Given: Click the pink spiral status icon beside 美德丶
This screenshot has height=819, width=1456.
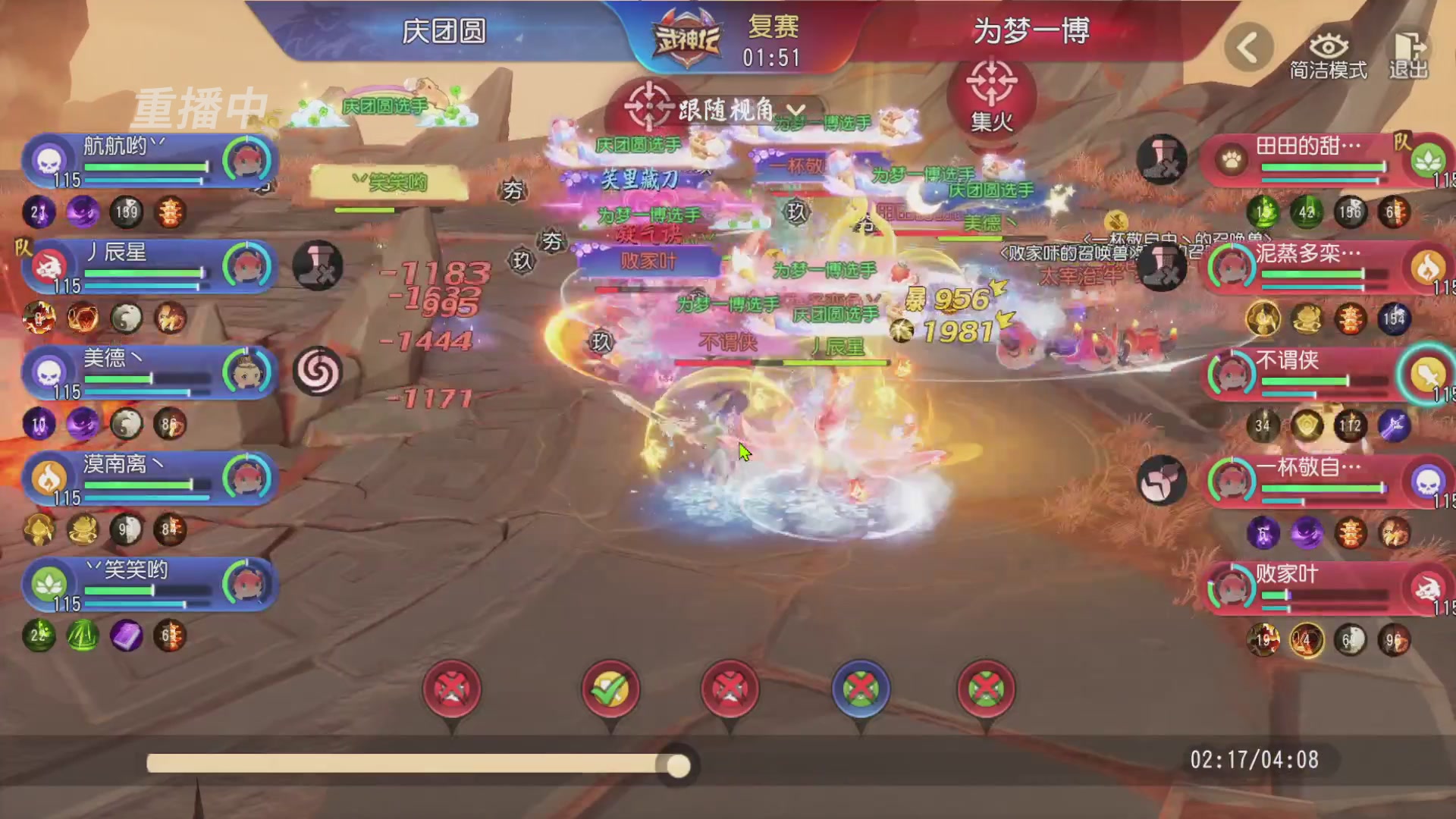Looking at the screenshot, I should [319, 372].
